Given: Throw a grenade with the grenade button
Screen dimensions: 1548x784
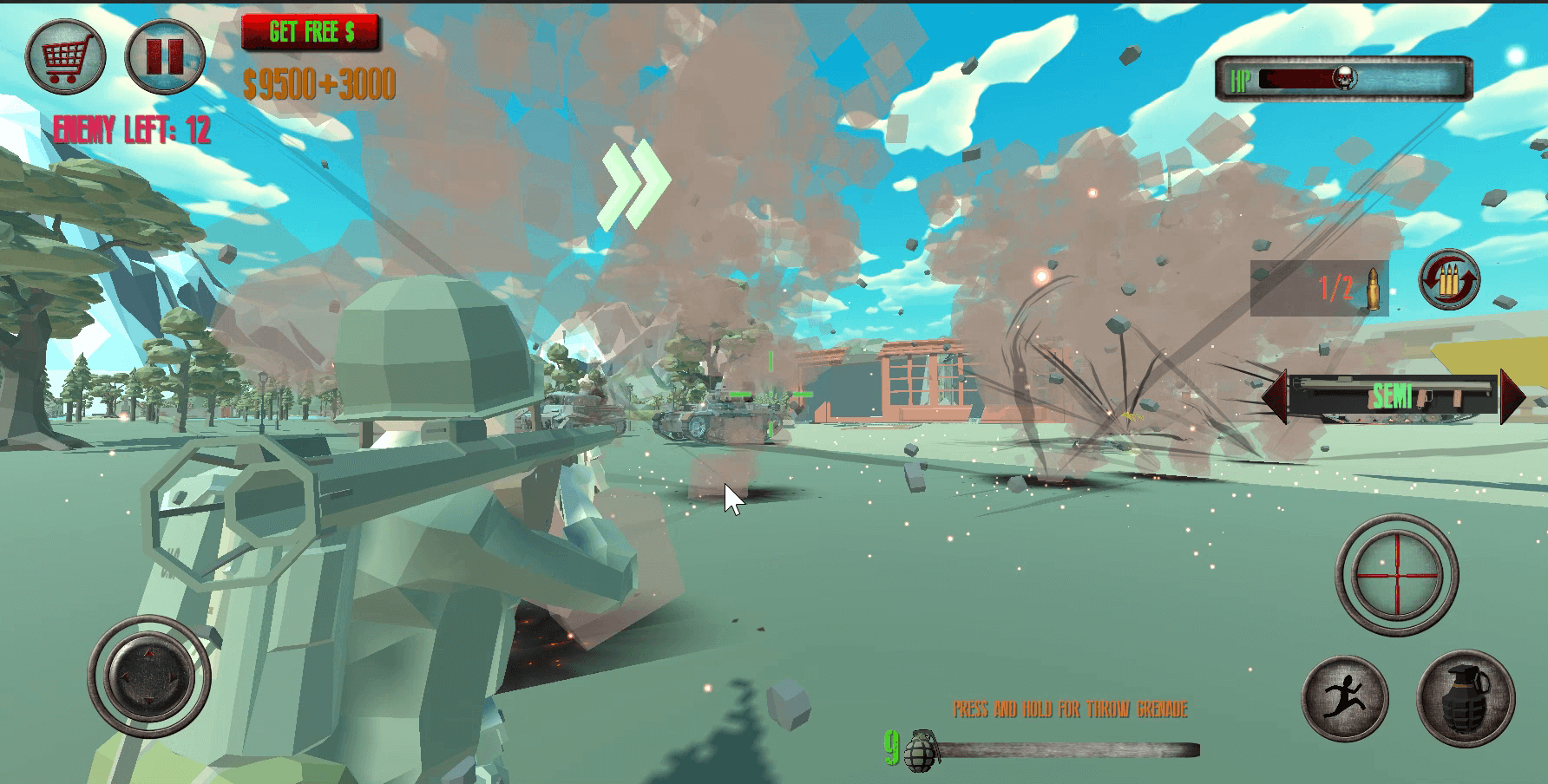Looking at the screenshot, I should click(1466, 698).
